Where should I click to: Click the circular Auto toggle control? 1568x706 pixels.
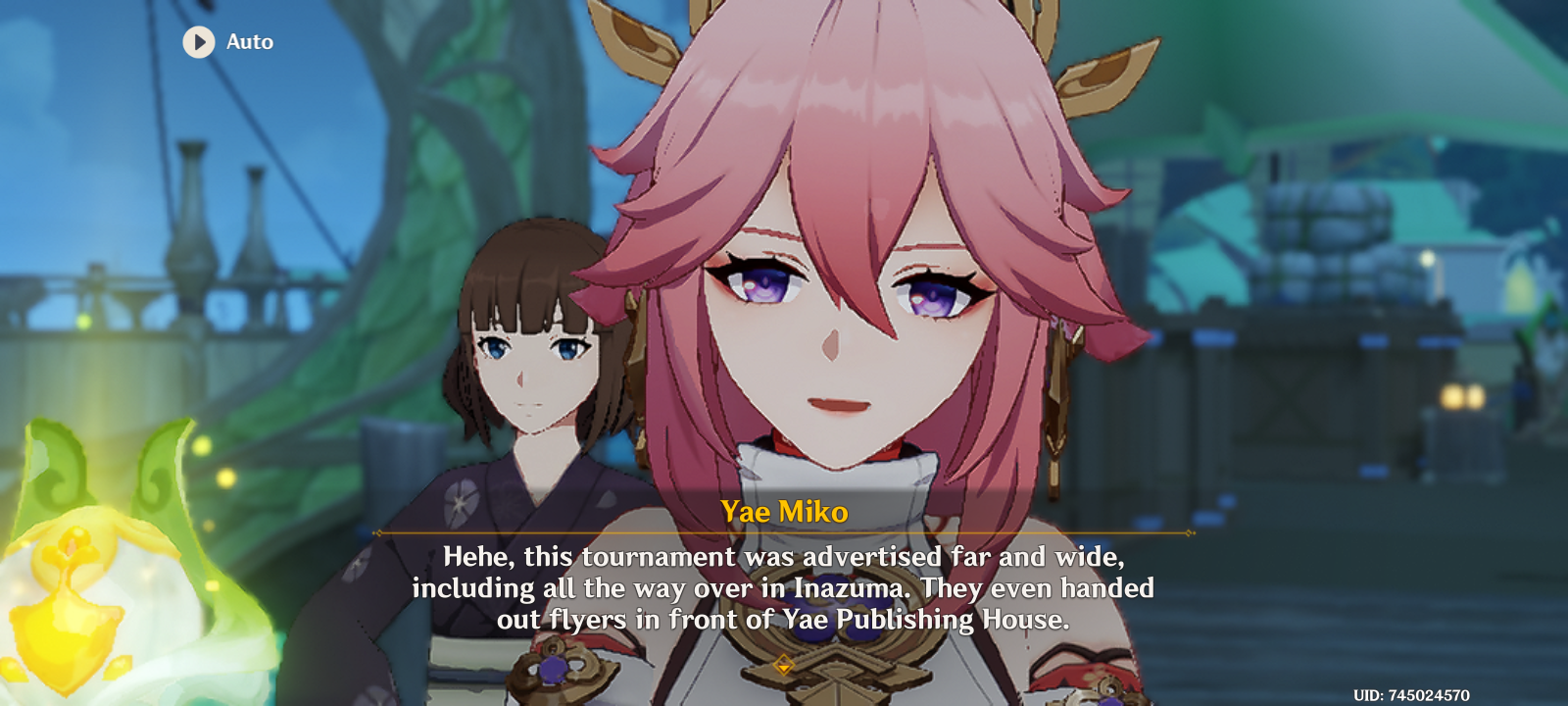coord(199,42)
